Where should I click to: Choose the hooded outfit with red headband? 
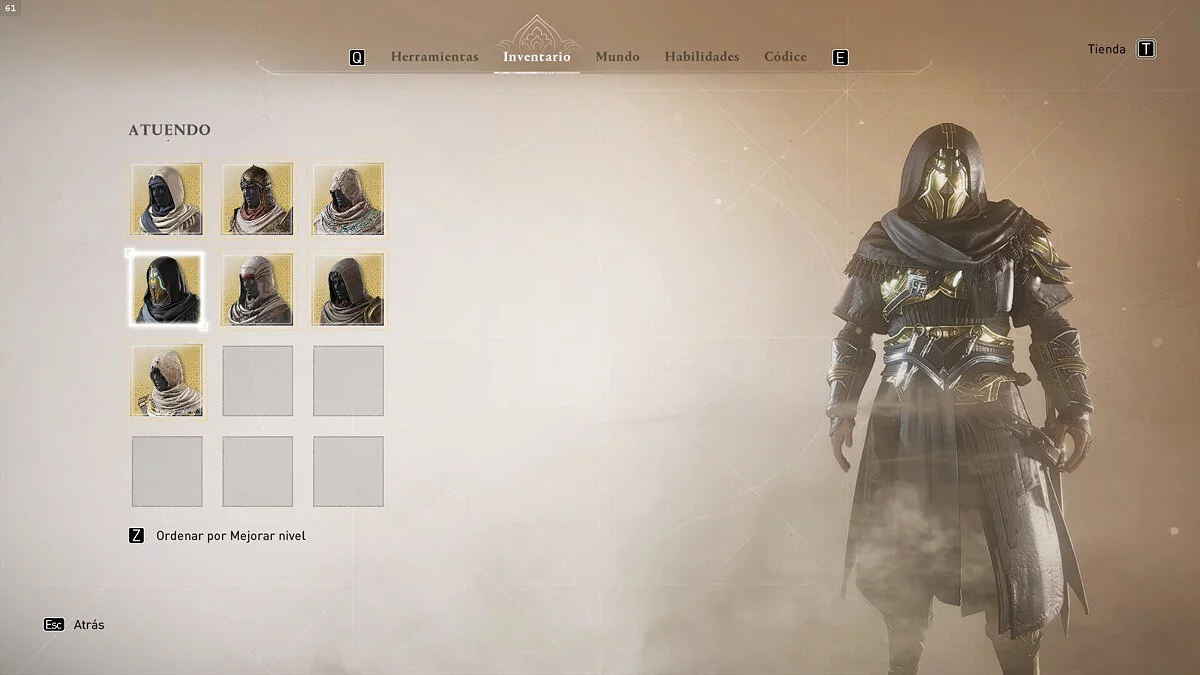click(x=258, y=289)
